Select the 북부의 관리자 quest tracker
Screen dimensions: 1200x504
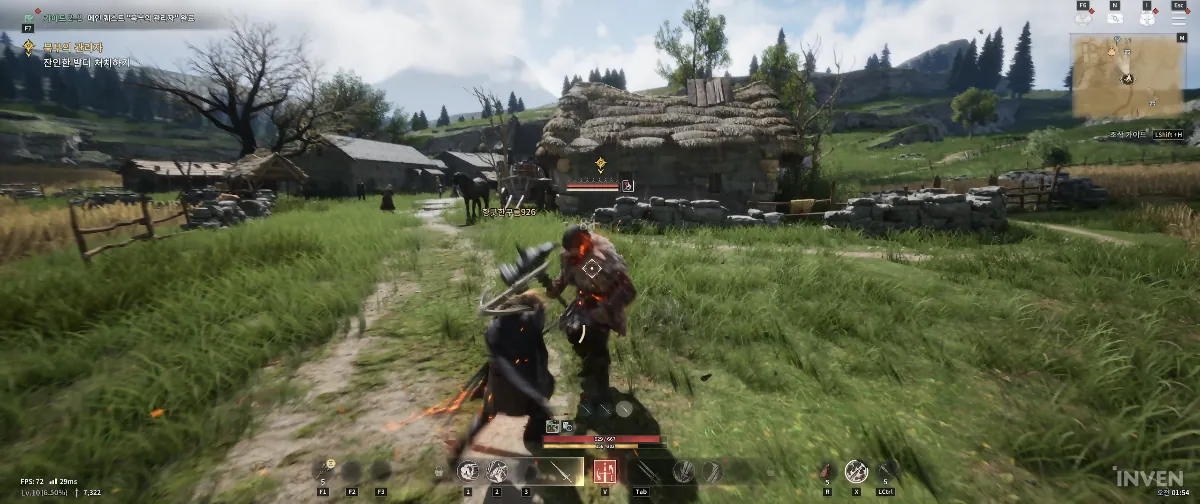click(x=68, y=46)
